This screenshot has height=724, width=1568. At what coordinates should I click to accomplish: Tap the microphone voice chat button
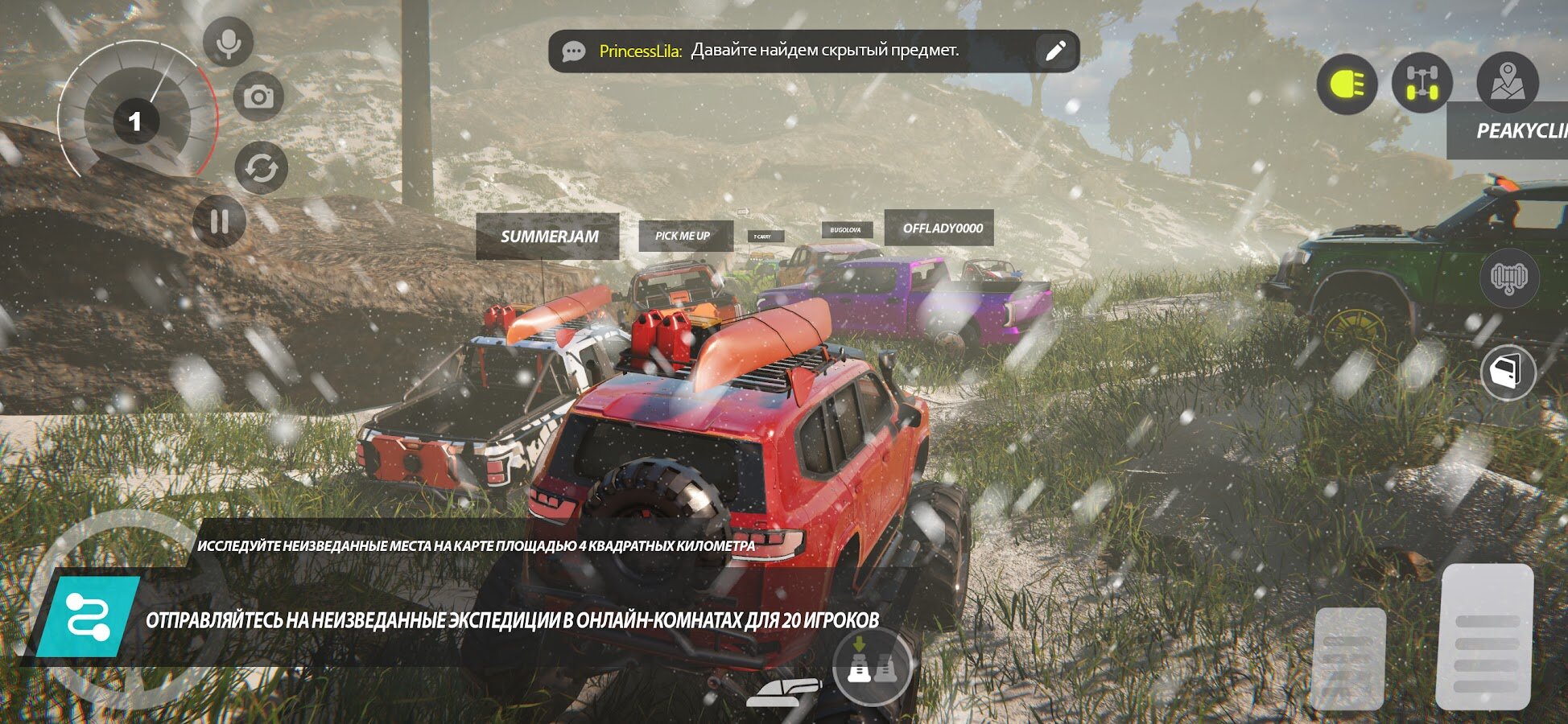(228, 42)
